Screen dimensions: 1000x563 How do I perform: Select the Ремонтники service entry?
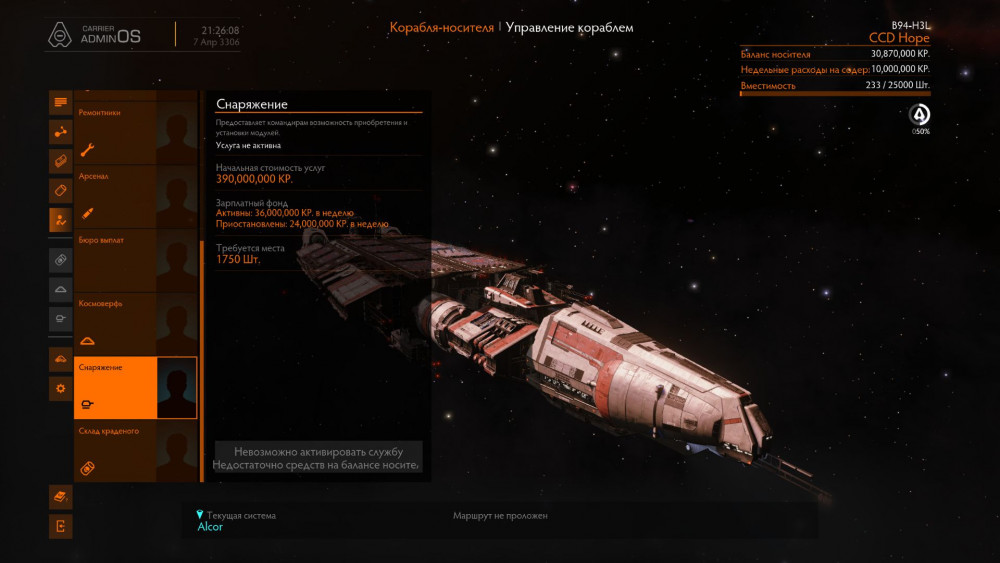click(x=135, y=131)
